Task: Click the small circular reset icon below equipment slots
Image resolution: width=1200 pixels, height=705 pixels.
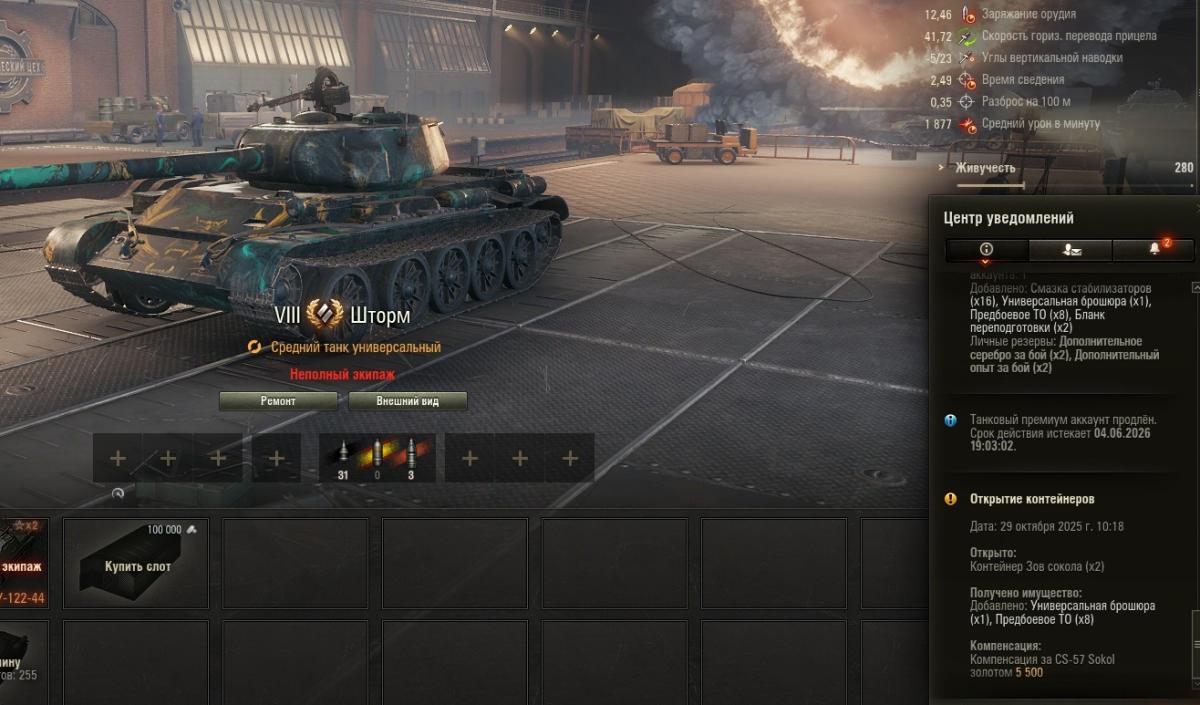Action: click(x=118, y=493)
